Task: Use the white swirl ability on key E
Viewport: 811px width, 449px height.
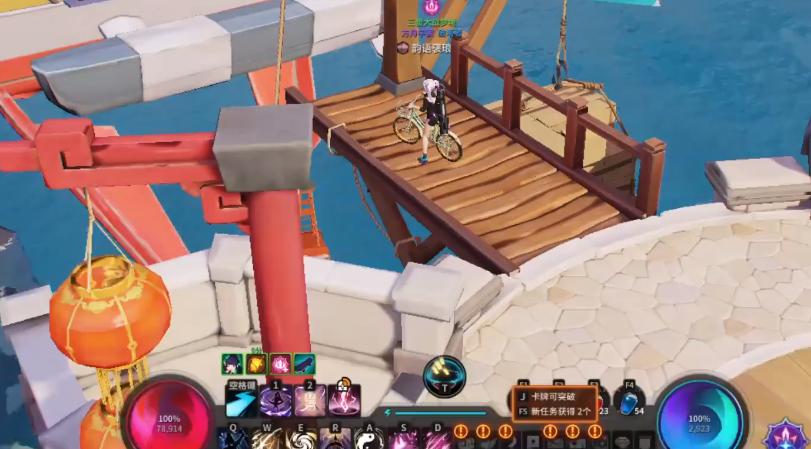Action: 300,439
